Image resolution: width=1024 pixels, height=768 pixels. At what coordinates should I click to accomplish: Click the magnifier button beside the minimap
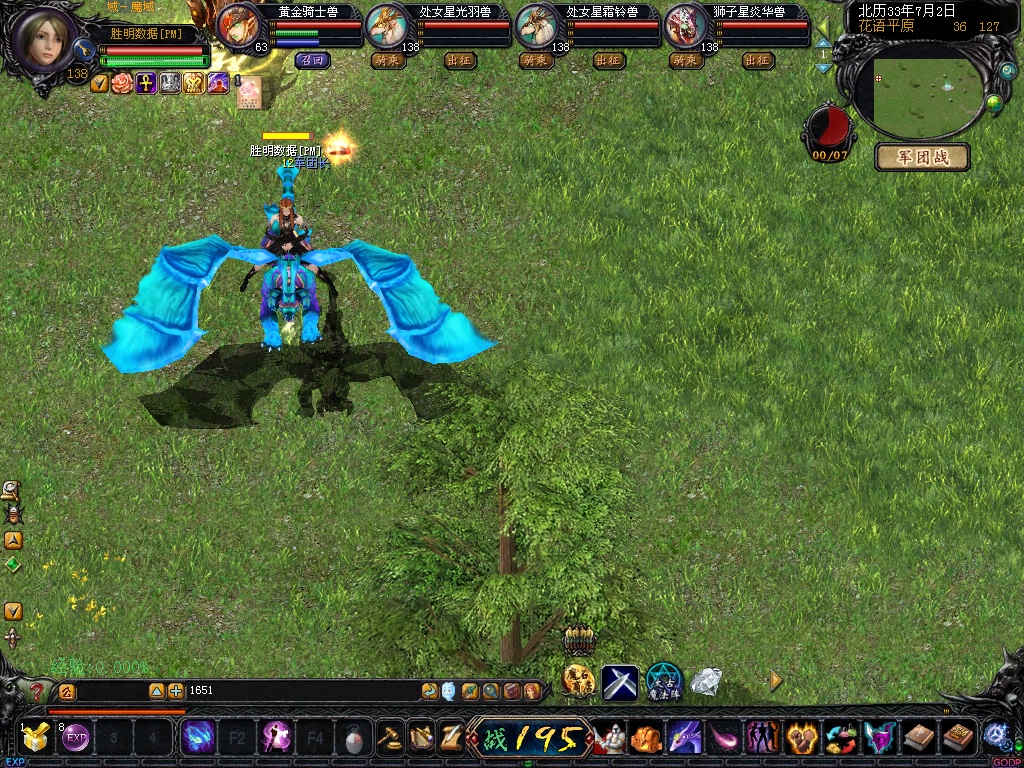coord(1007,72)
